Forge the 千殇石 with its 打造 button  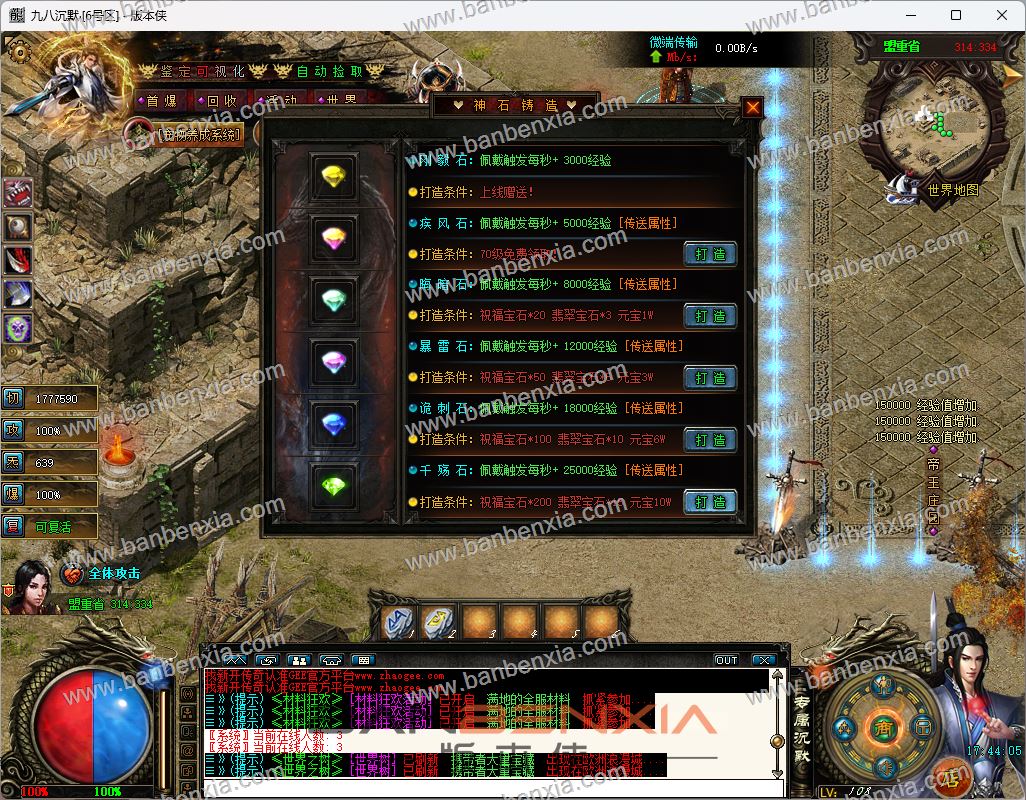(710, 502)
